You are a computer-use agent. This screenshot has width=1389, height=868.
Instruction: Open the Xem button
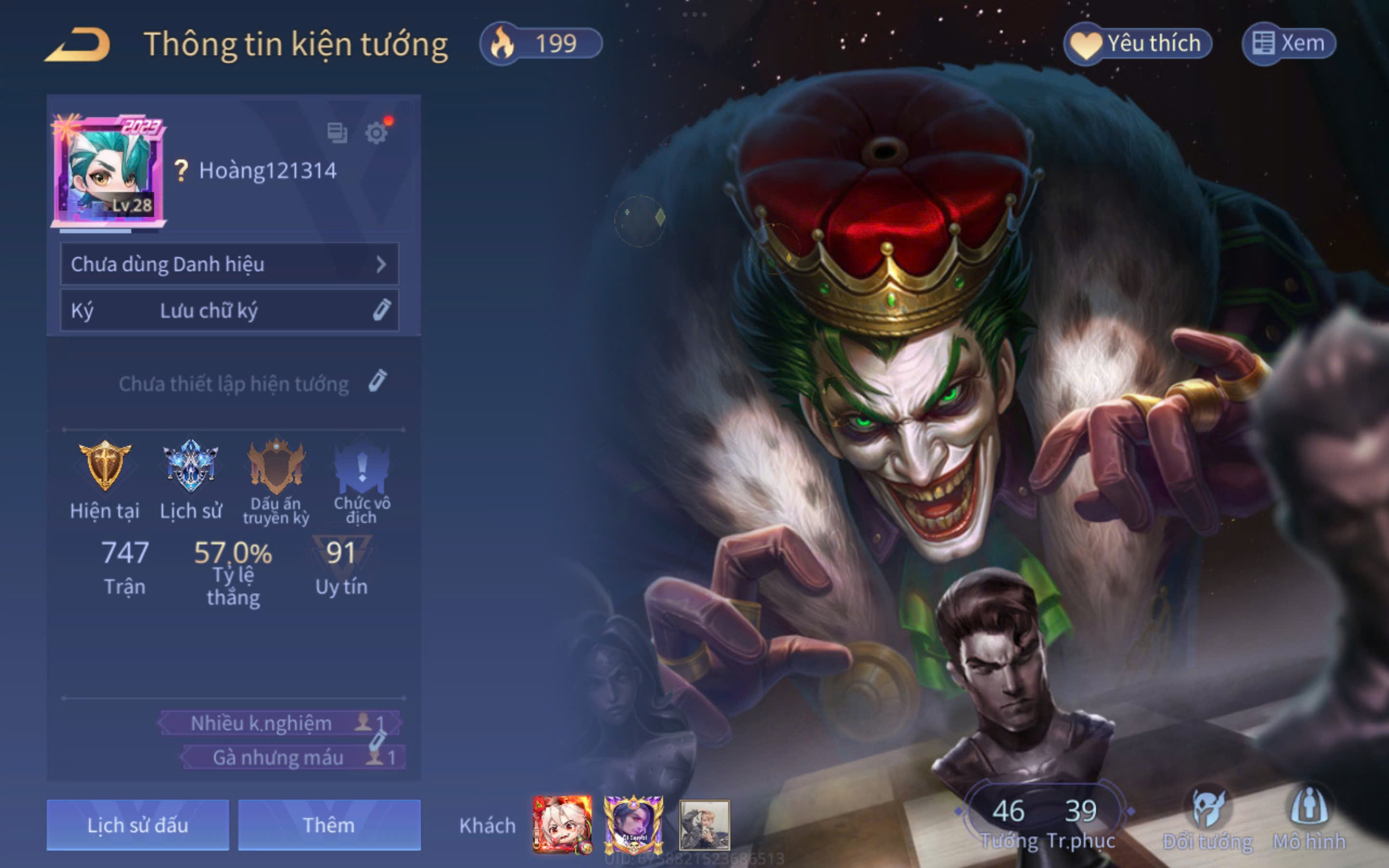1289,43
